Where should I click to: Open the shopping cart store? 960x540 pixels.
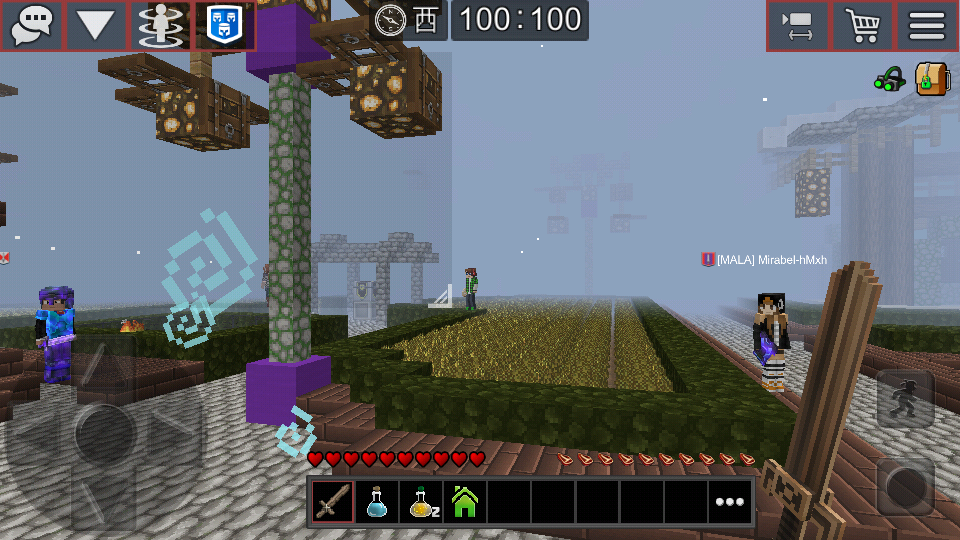tap(862, 25)
